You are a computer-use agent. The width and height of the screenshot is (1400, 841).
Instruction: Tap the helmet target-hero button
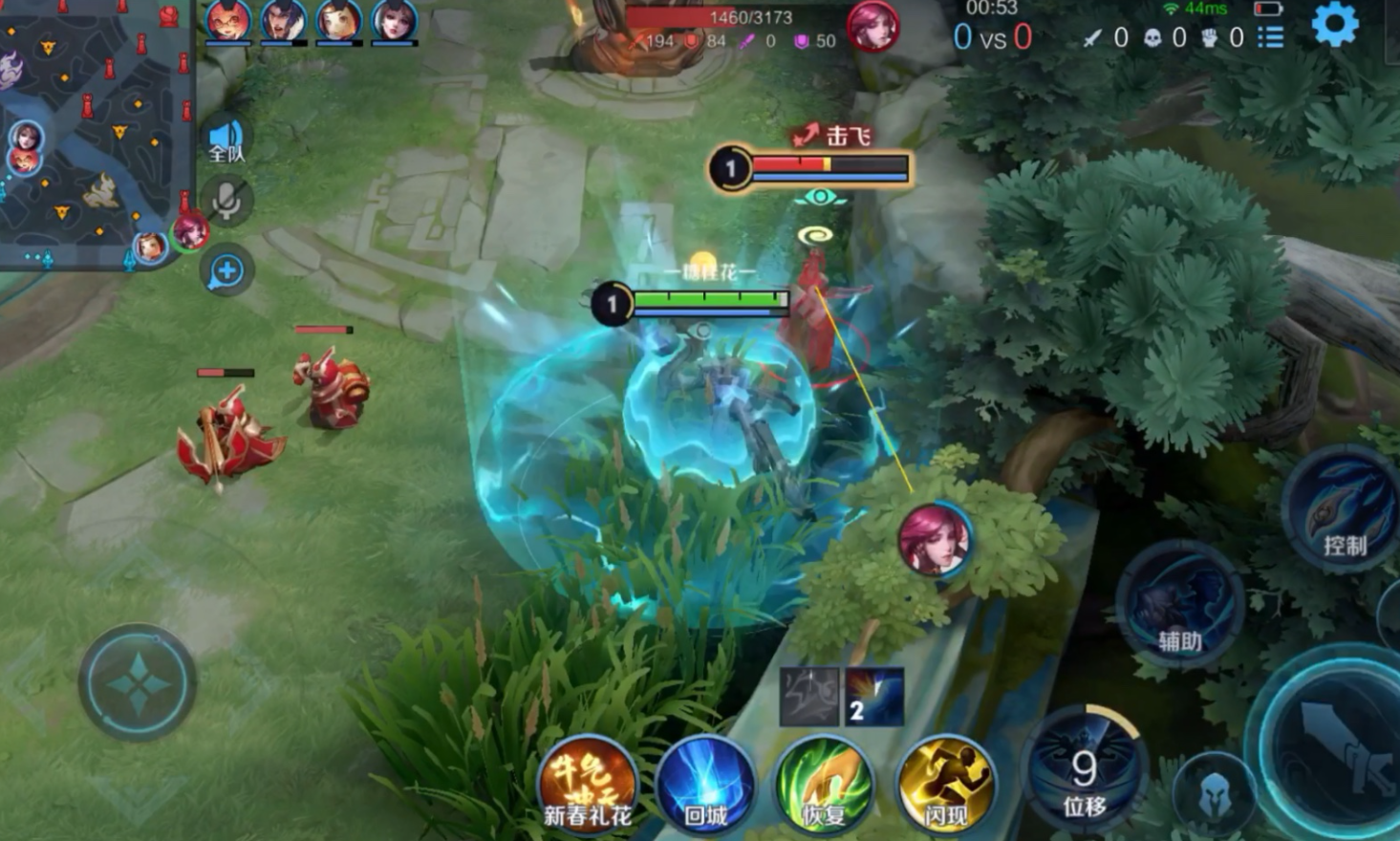tap(1215, 793)
